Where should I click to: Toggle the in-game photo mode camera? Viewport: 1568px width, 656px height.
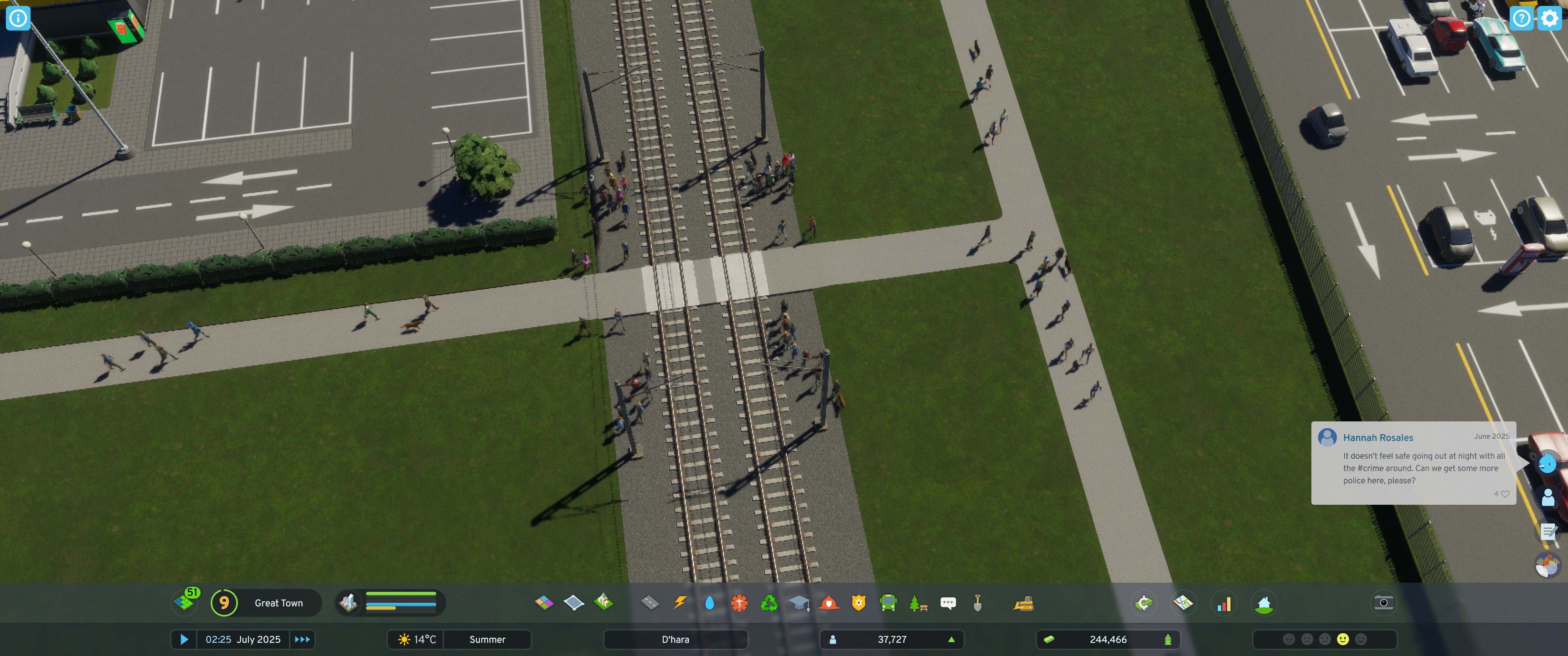(1383, 602)
